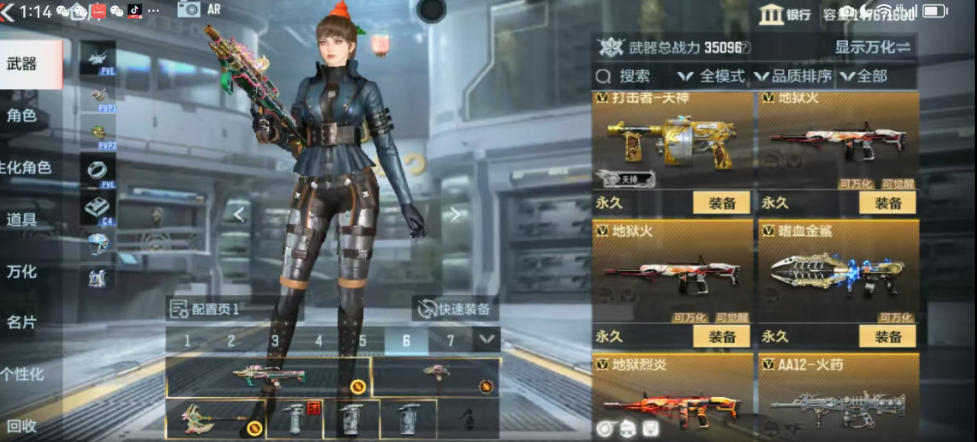Open the 银行 (Bank) button
Image resolution: width=977 pixels, height=442 pixels.
(x=786, y=14)
